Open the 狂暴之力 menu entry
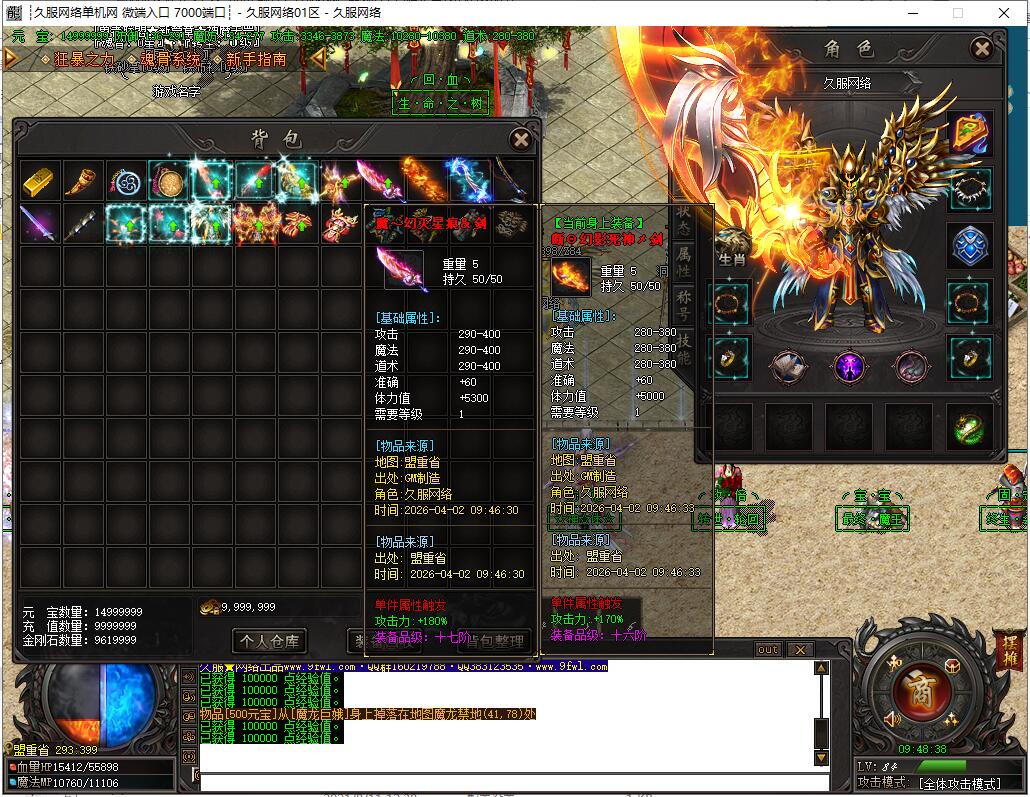Image resolution: width=1030 pixels, height=797 pixels. pyautogui.click(x=84, y=60)
